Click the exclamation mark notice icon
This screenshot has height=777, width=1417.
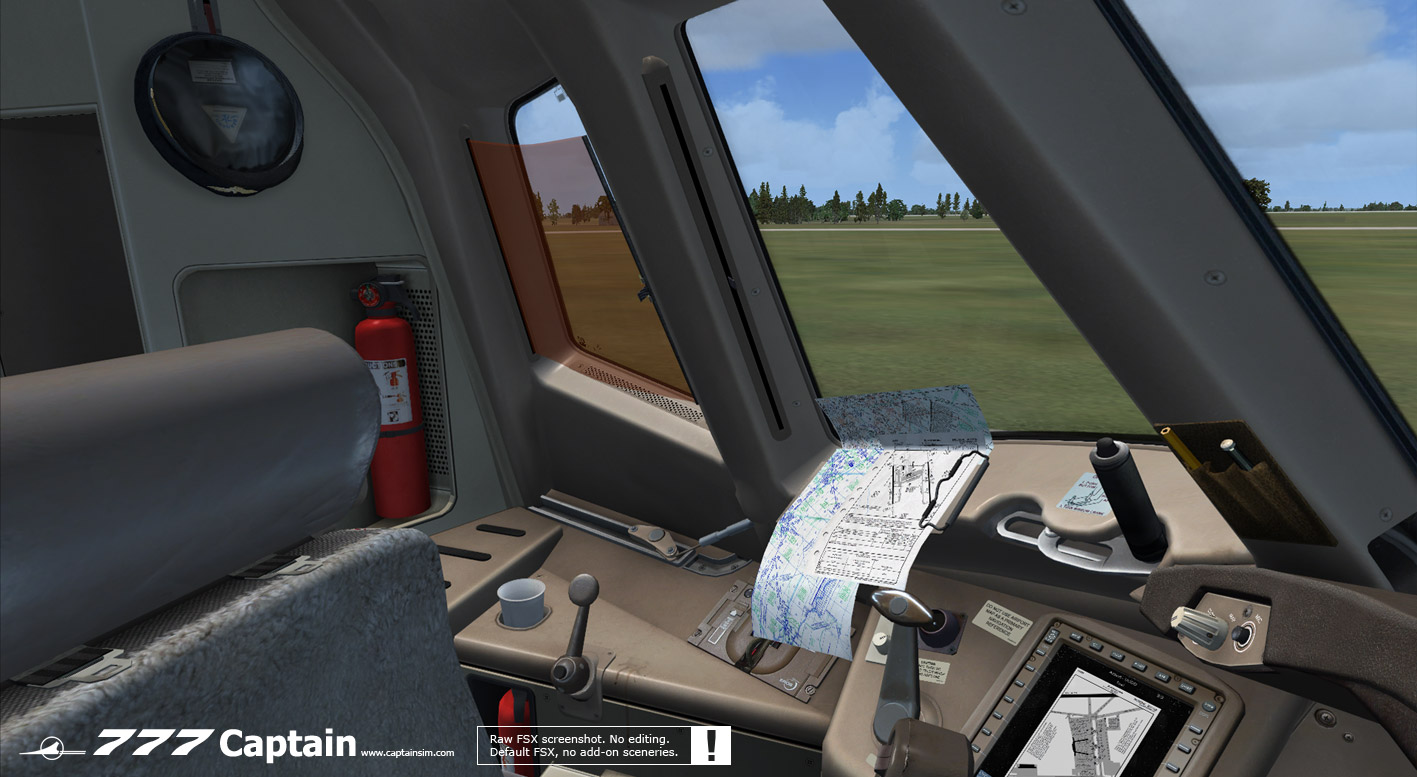[x=711, y=745]
